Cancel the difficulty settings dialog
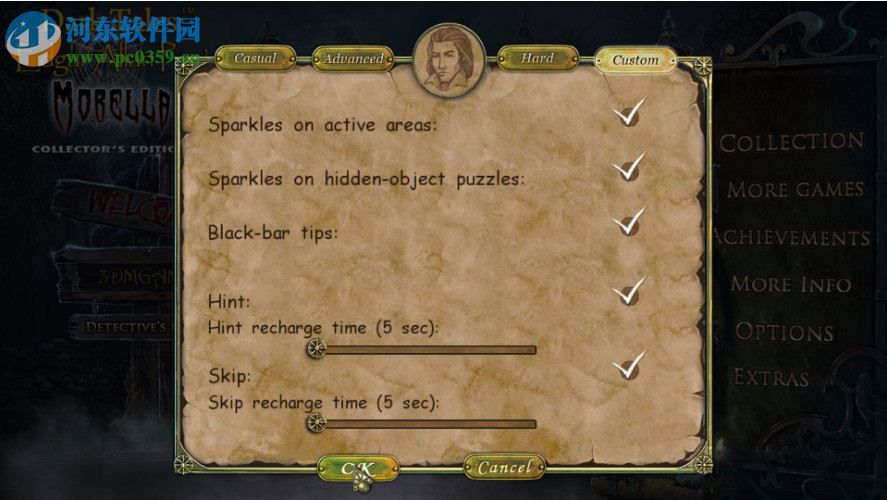The width and height of the screenshot is (887, 500). click(x=504, y=467)
